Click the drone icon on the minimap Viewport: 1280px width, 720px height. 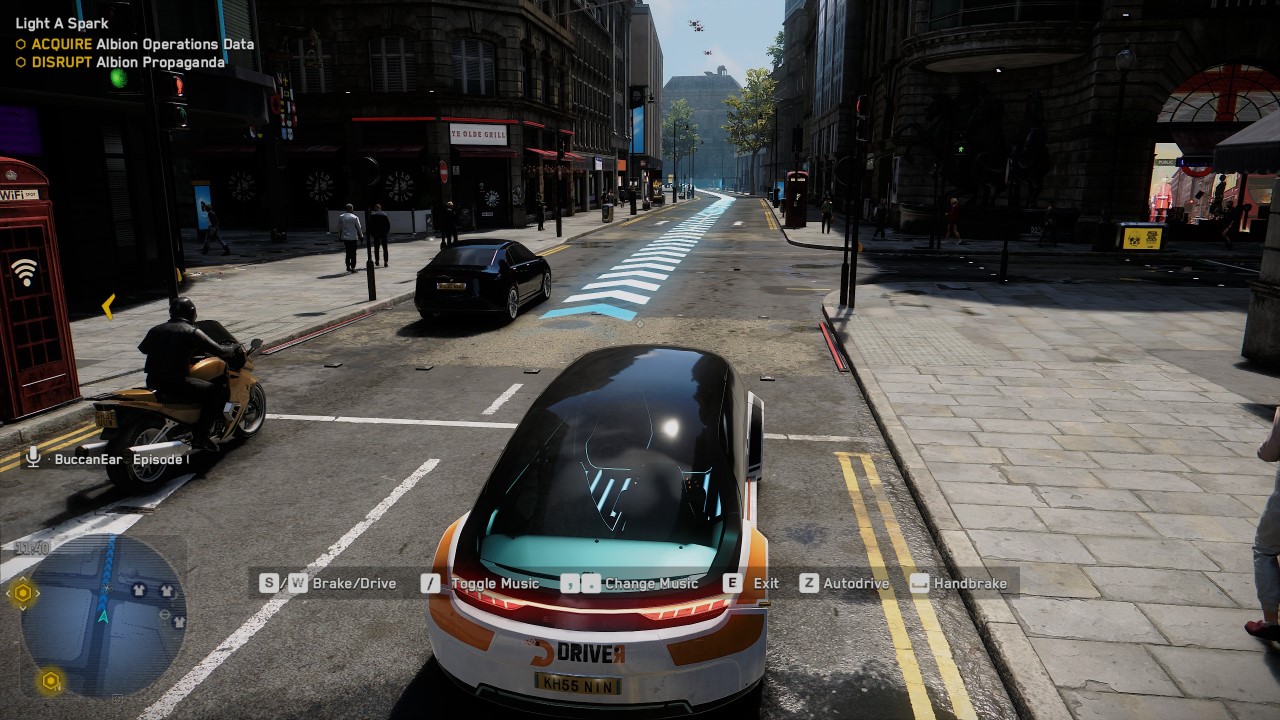(106, 587)
